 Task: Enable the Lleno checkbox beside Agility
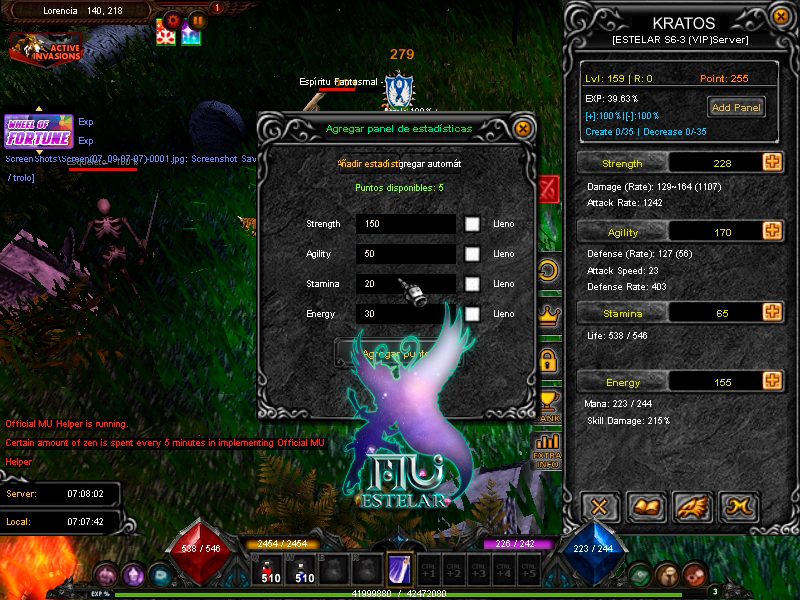472,254
